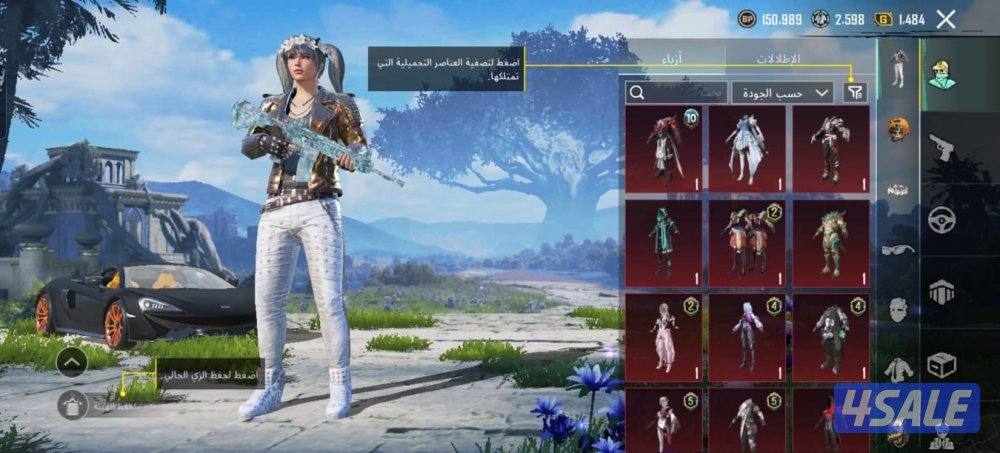Expand the up-arrow button beside the character
This screenshot has width=1000, height=453.
71,361
